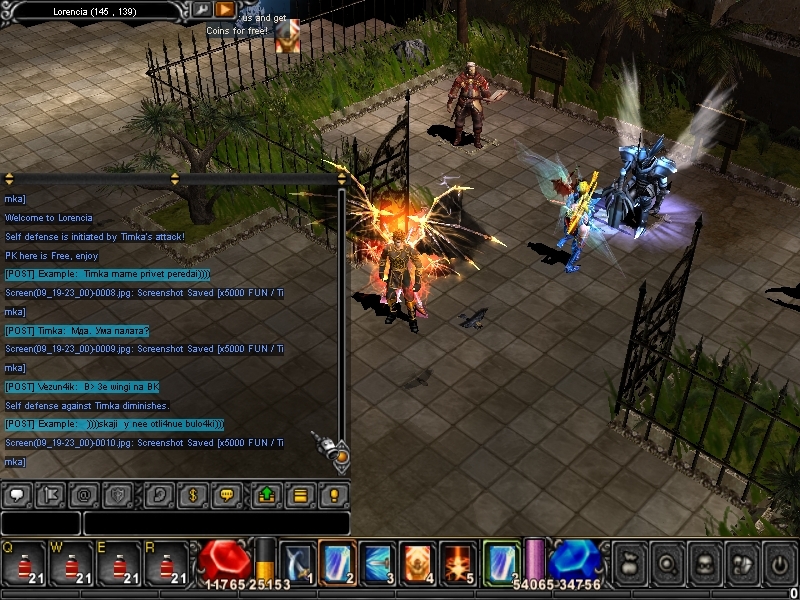Use the R-slot red potion
Viewport: 800px width, 600px height.
[167, 564]
